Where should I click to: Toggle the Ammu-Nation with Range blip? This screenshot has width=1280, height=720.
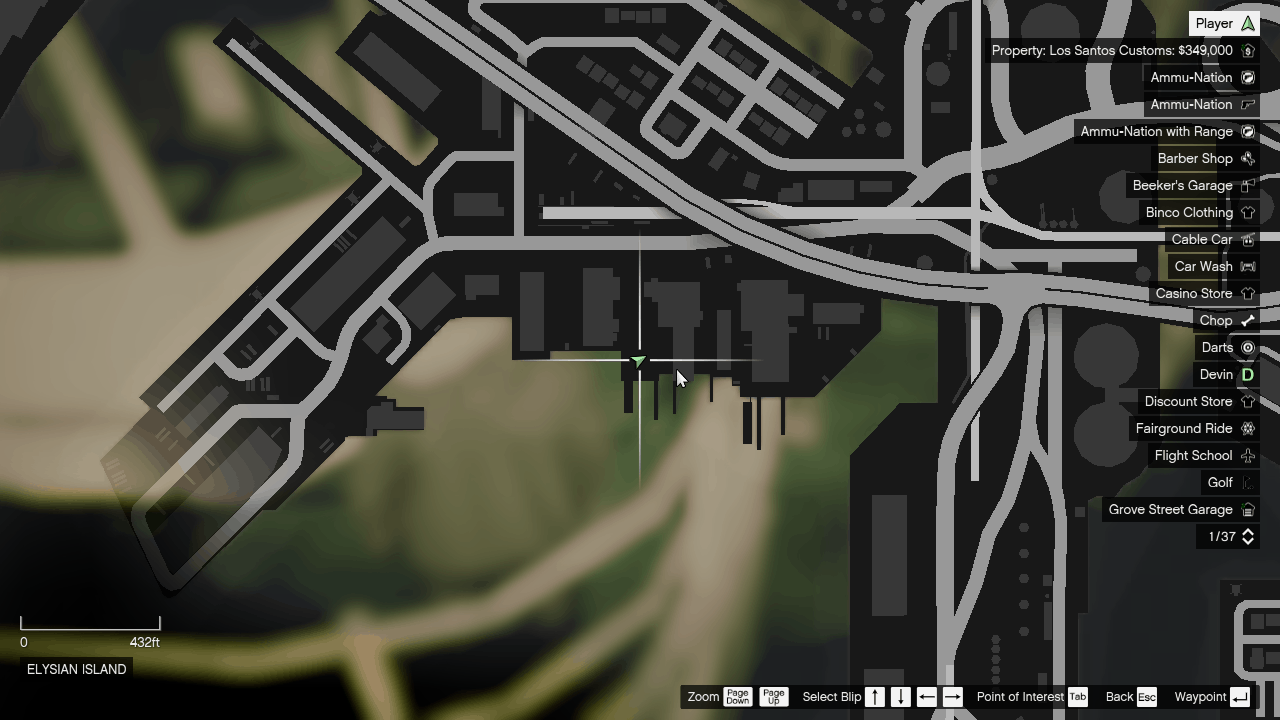pyautogui.click(x=1248, y=131)
